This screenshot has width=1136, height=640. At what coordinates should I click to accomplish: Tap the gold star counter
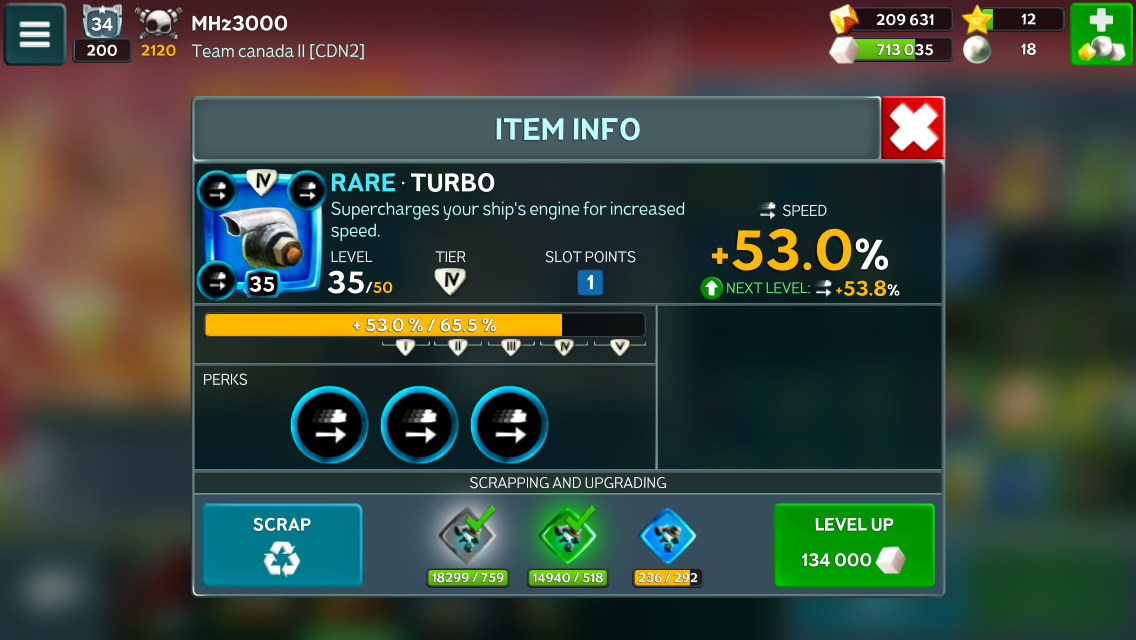[x=1012, y=19]
